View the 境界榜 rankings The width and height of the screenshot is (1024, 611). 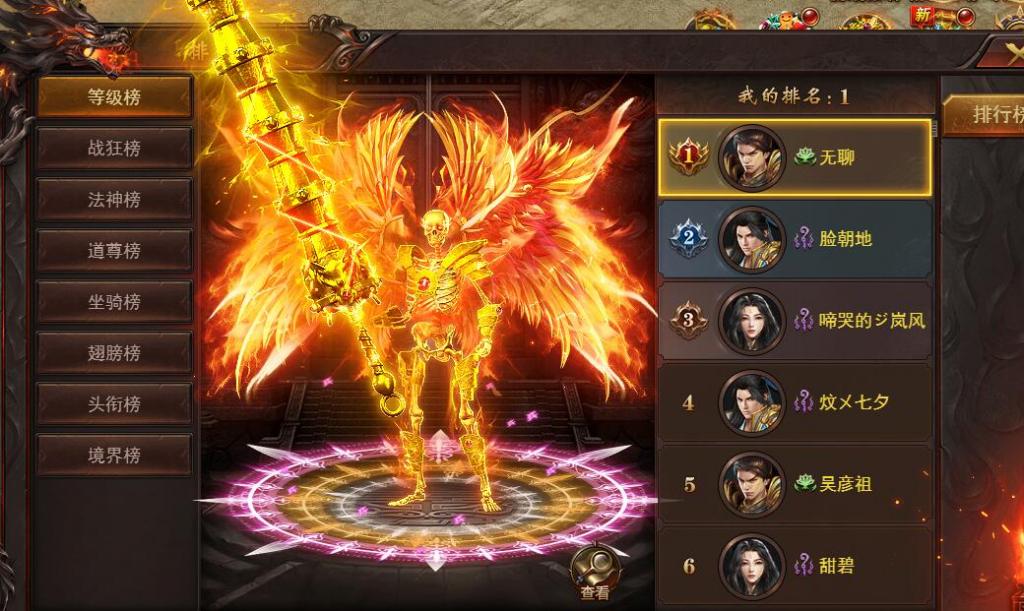[x=114, y=455]
